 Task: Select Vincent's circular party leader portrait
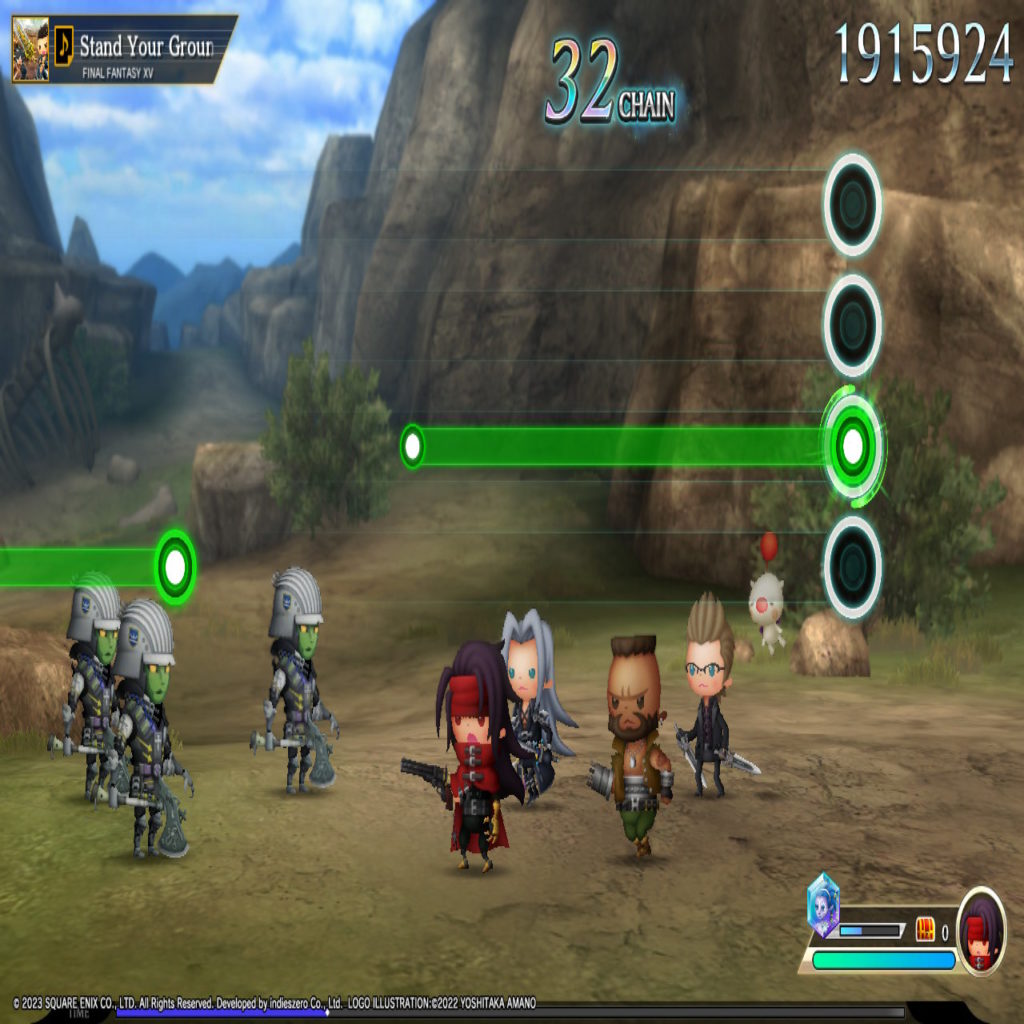click(x=981, y=929)
